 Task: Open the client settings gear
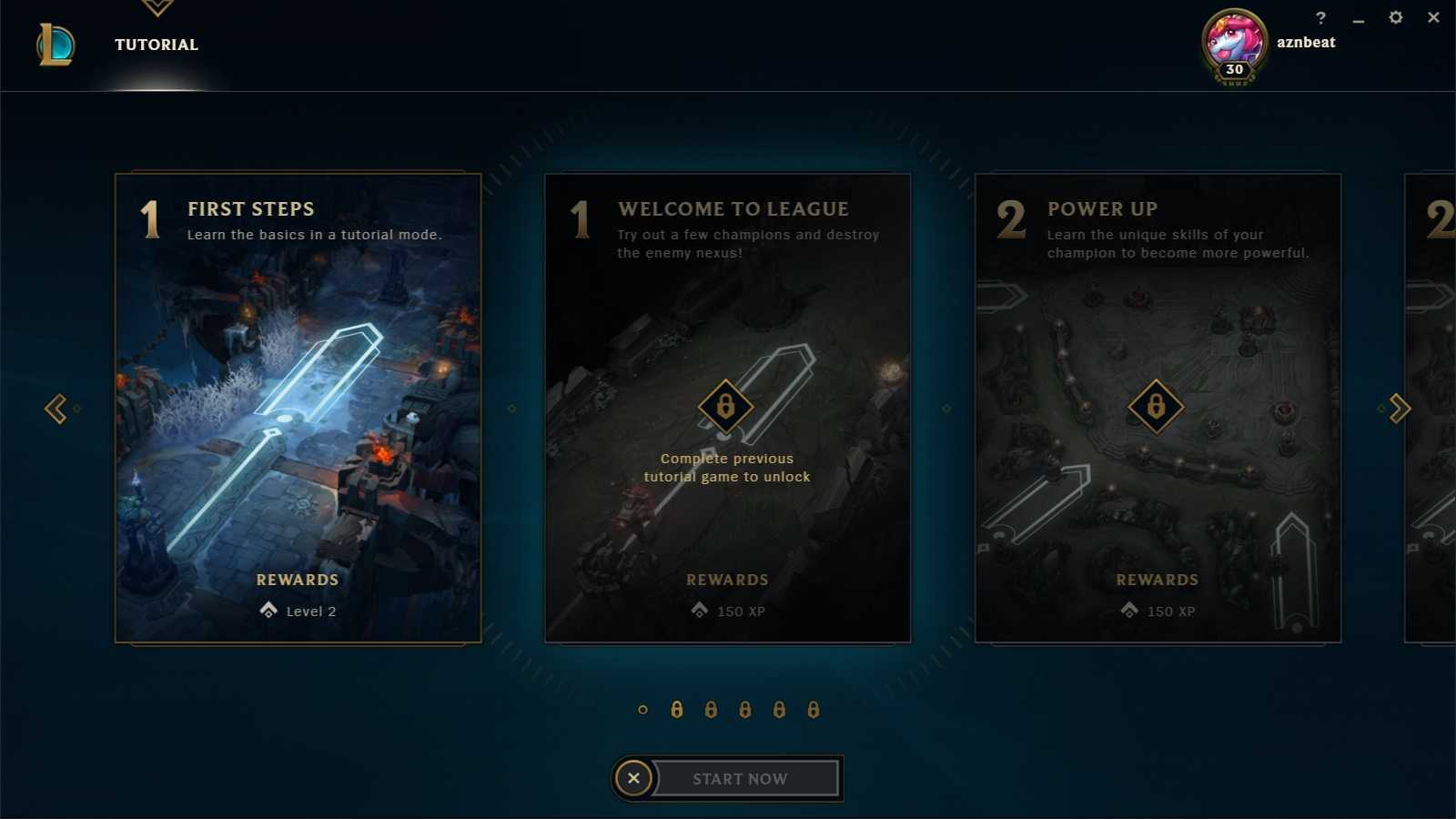pos(1395,17)
